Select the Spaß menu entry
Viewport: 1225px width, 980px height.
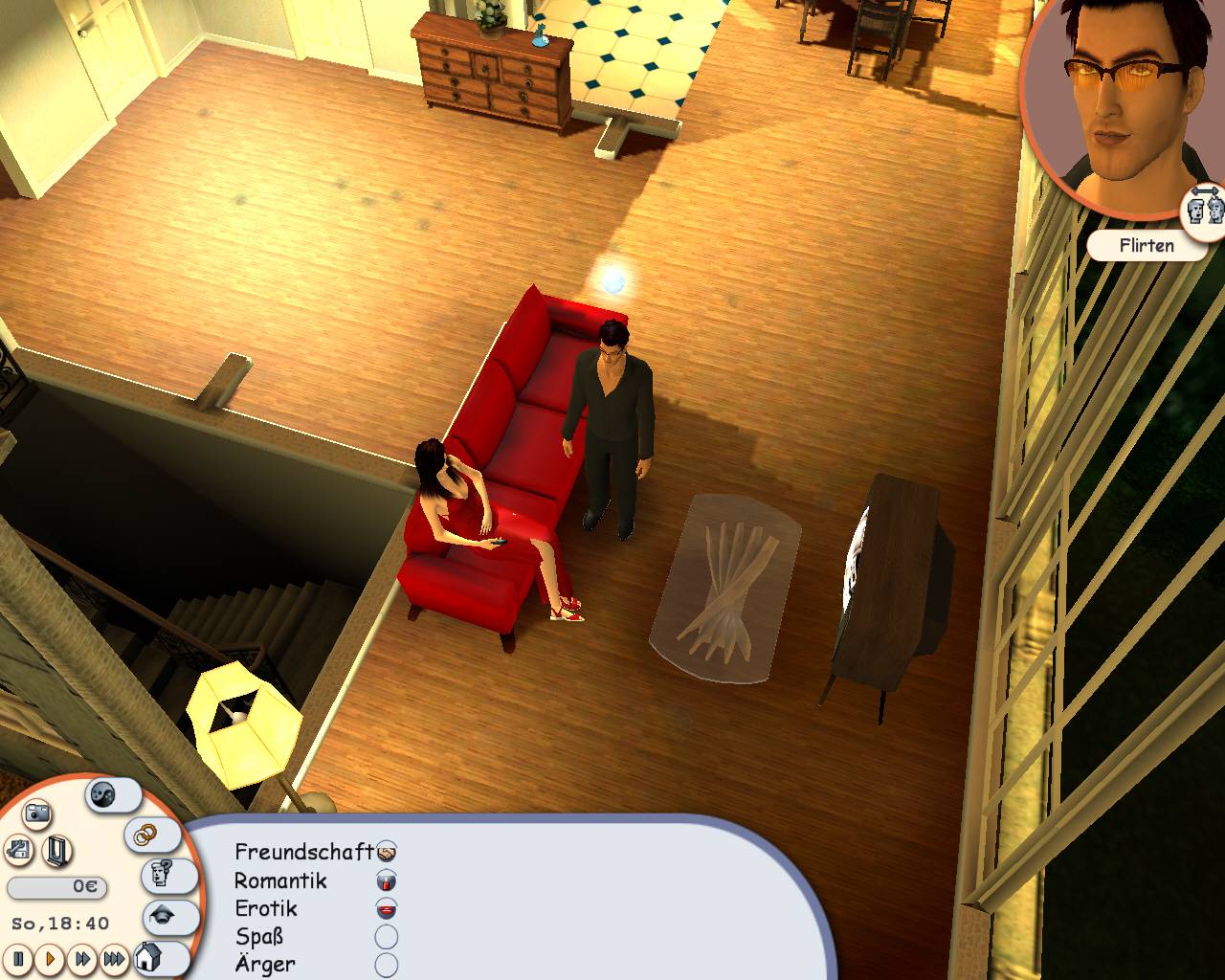tap(260, 935)
